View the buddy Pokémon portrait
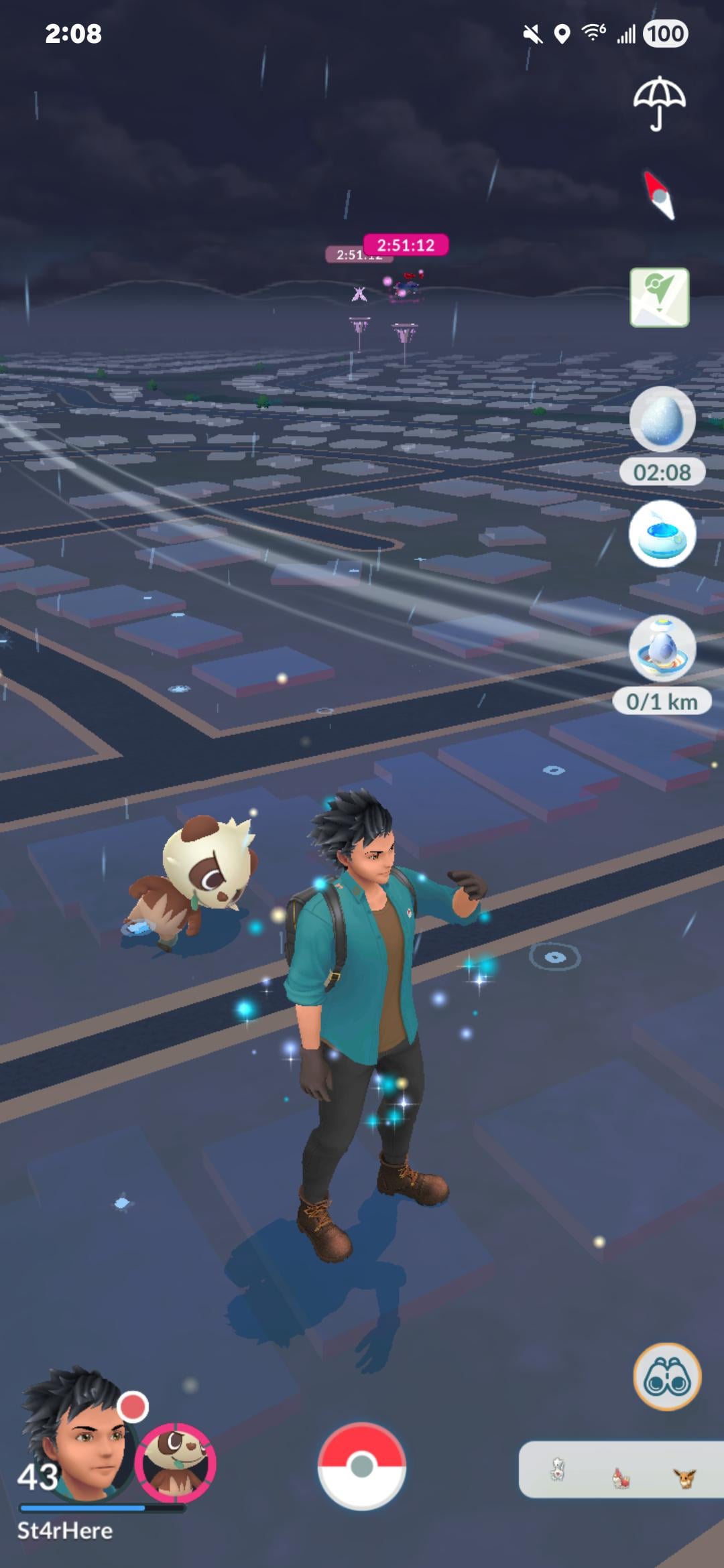The height and width of the screenshot is (1568, 724). click(175, 1462)
